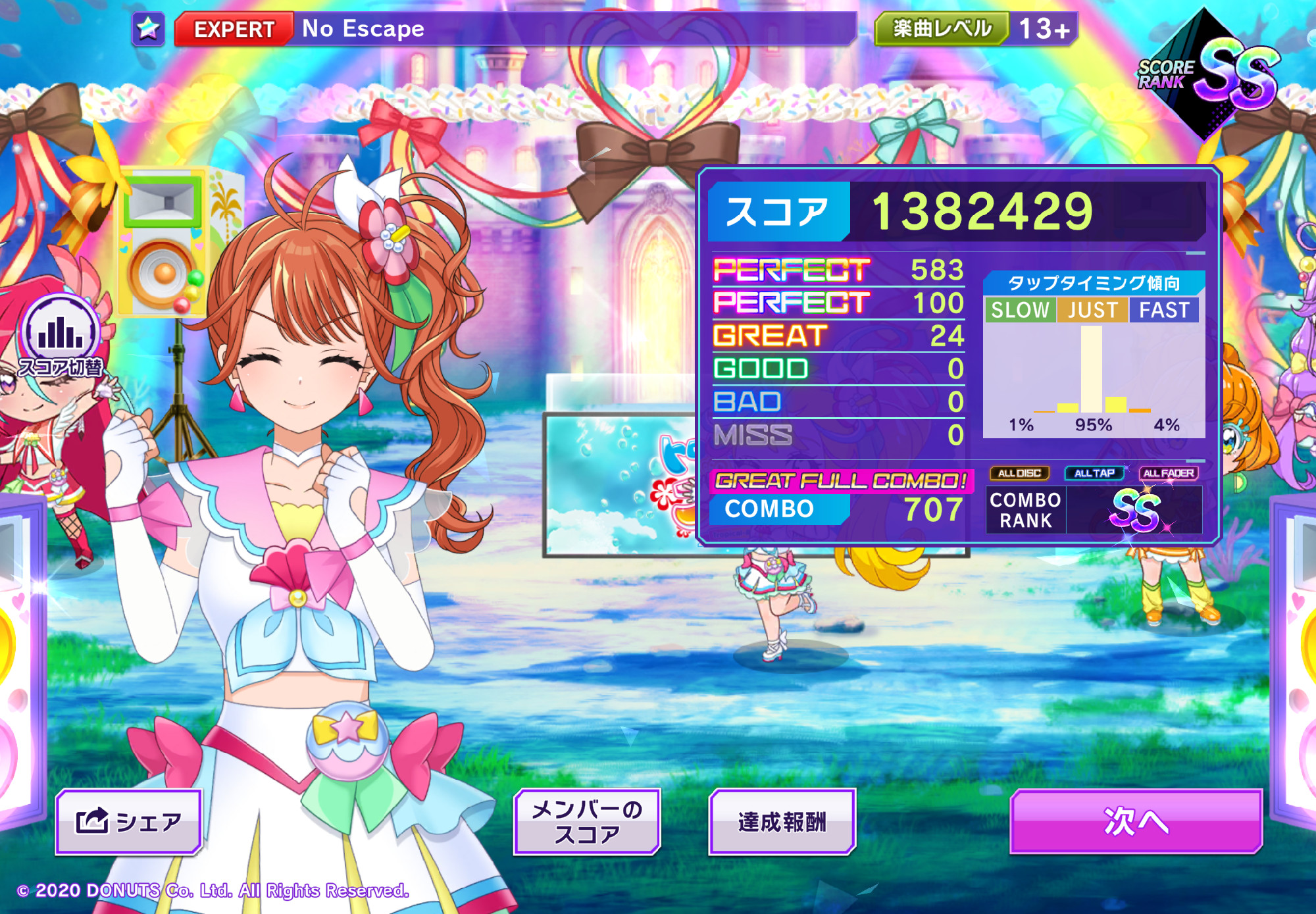Image resolution: width=1316 pixels, height=914 pixels.
Task: Share the result with シェア button
Action: (129, 822)
